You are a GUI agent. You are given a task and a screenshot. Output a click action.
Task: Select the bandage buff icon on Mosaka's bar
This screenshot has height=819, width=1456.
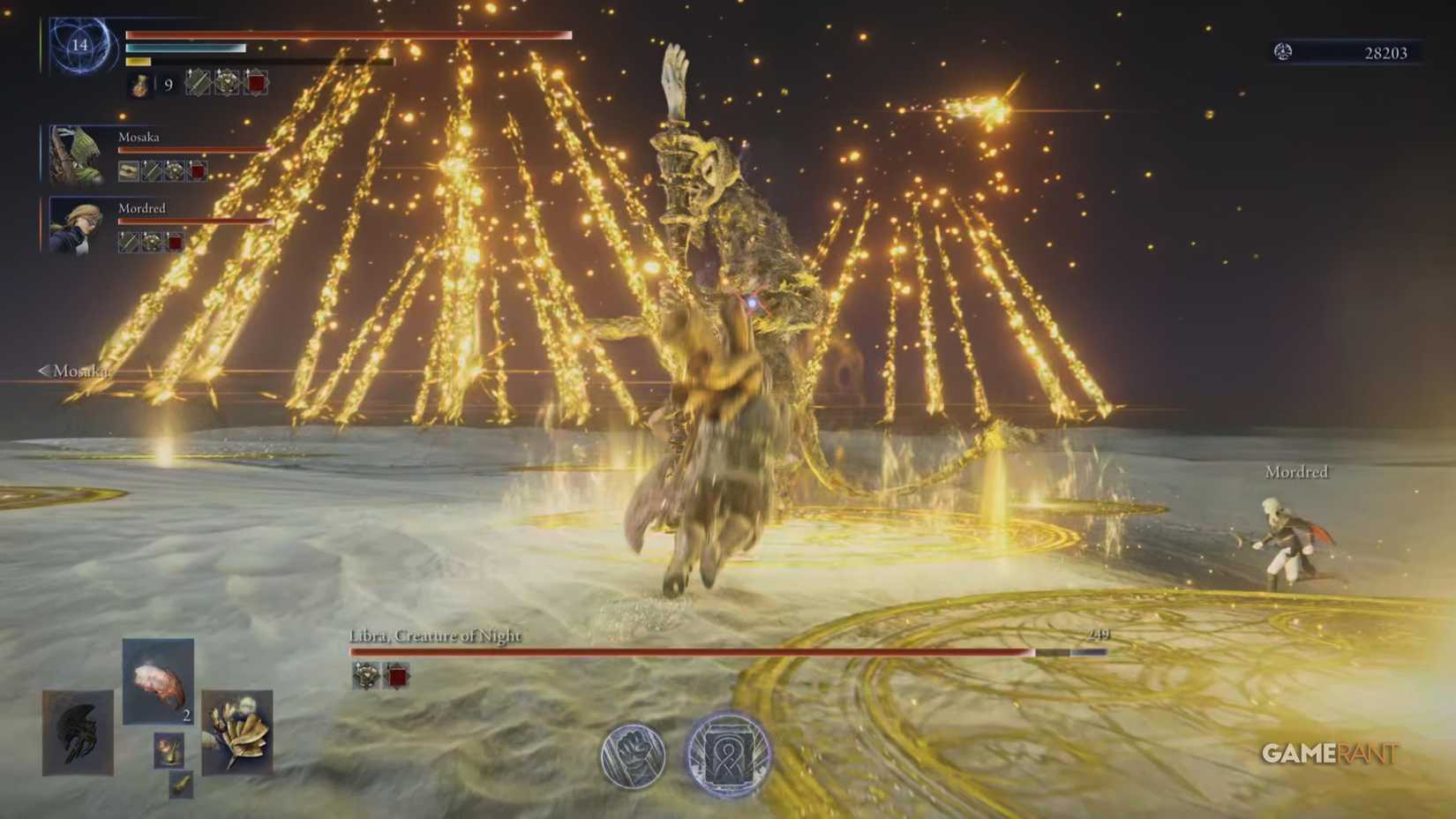point(128,171)
